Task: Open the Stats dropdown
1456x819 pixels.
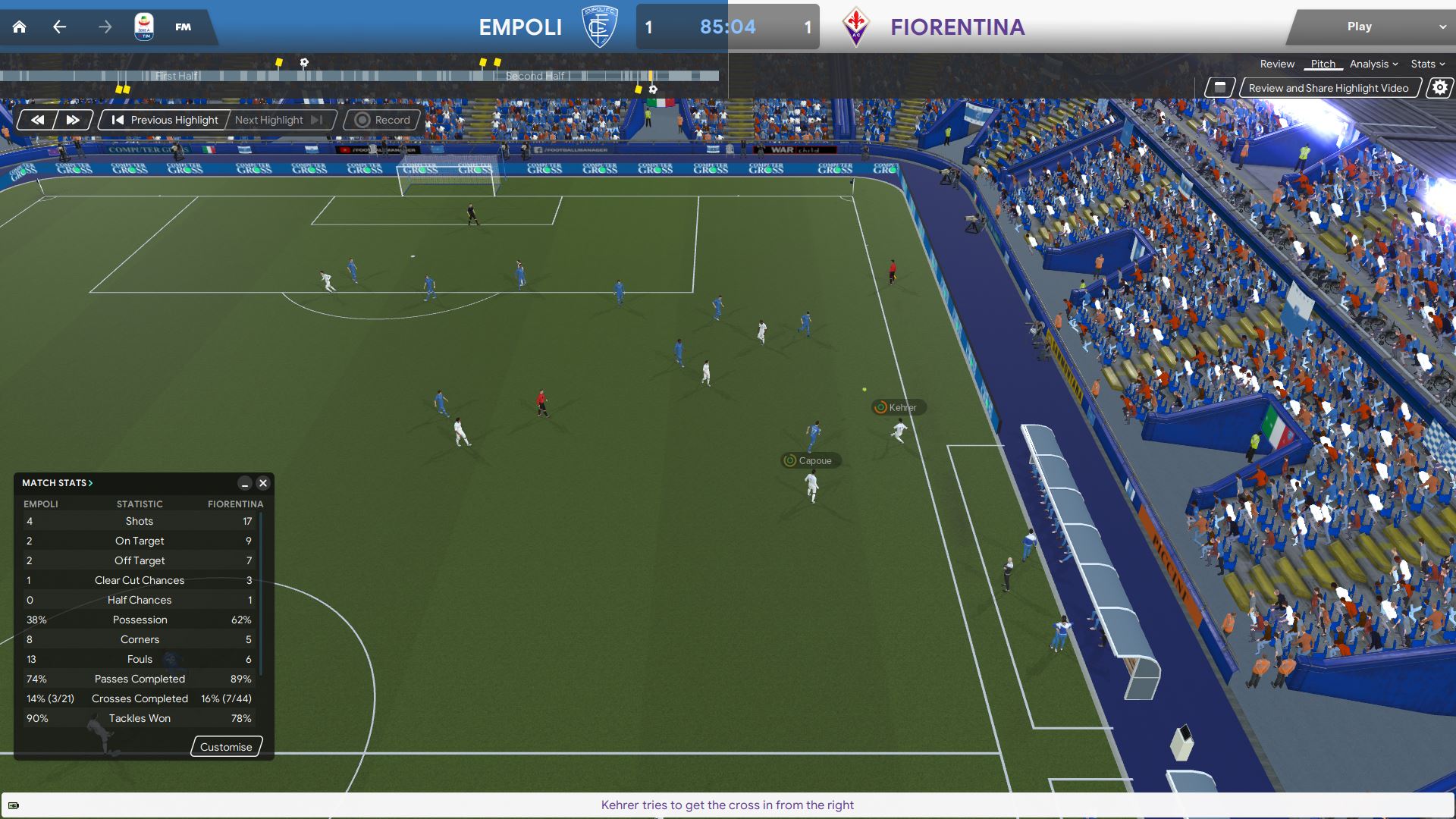Action: [x=1427, y=64]
